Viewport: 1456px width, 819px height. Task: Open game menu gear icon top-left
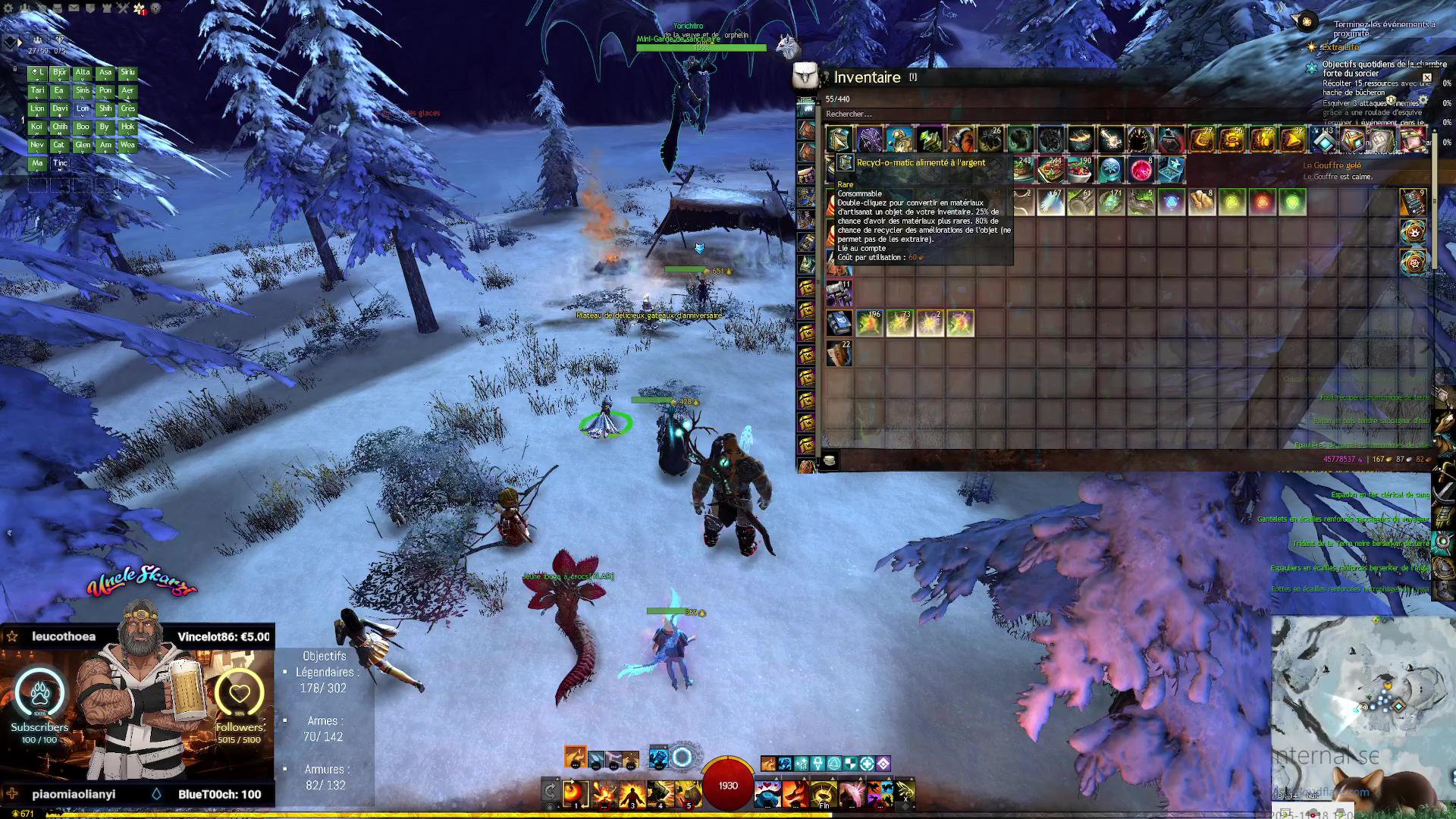8,8
